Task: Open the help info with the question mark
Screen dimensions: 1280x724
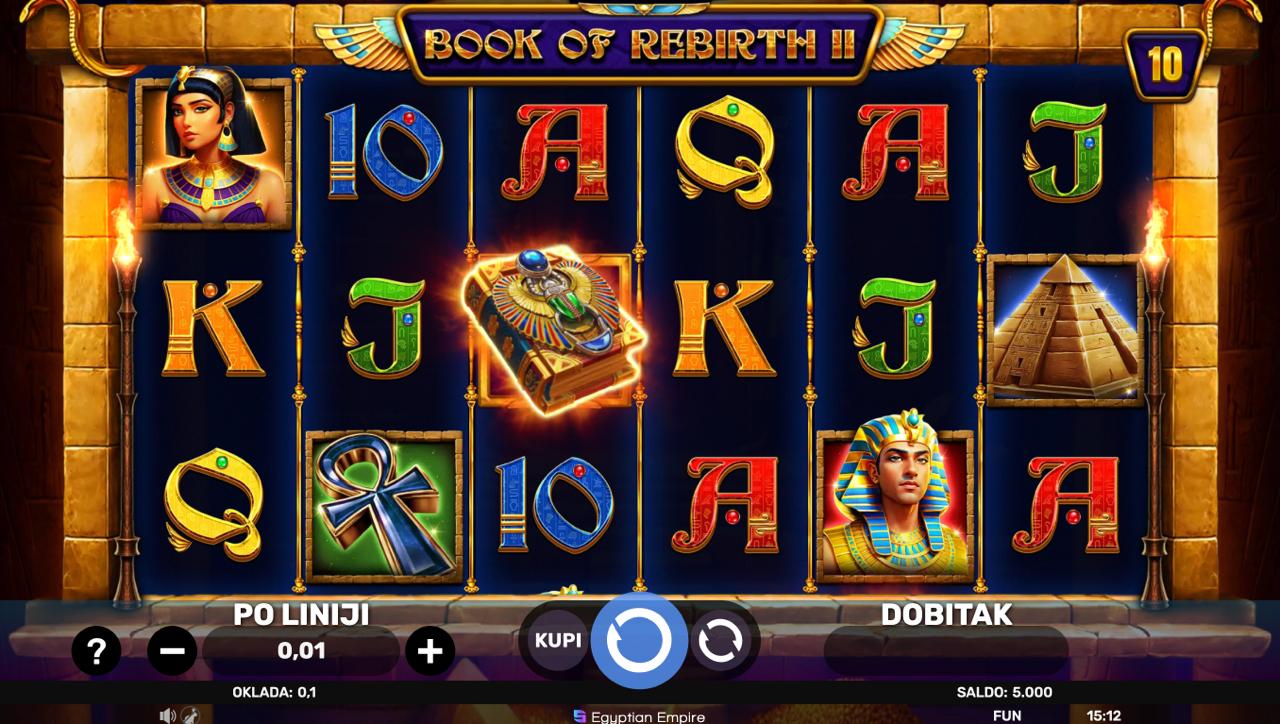Action: pyautogui.click(x=96, y=652)
